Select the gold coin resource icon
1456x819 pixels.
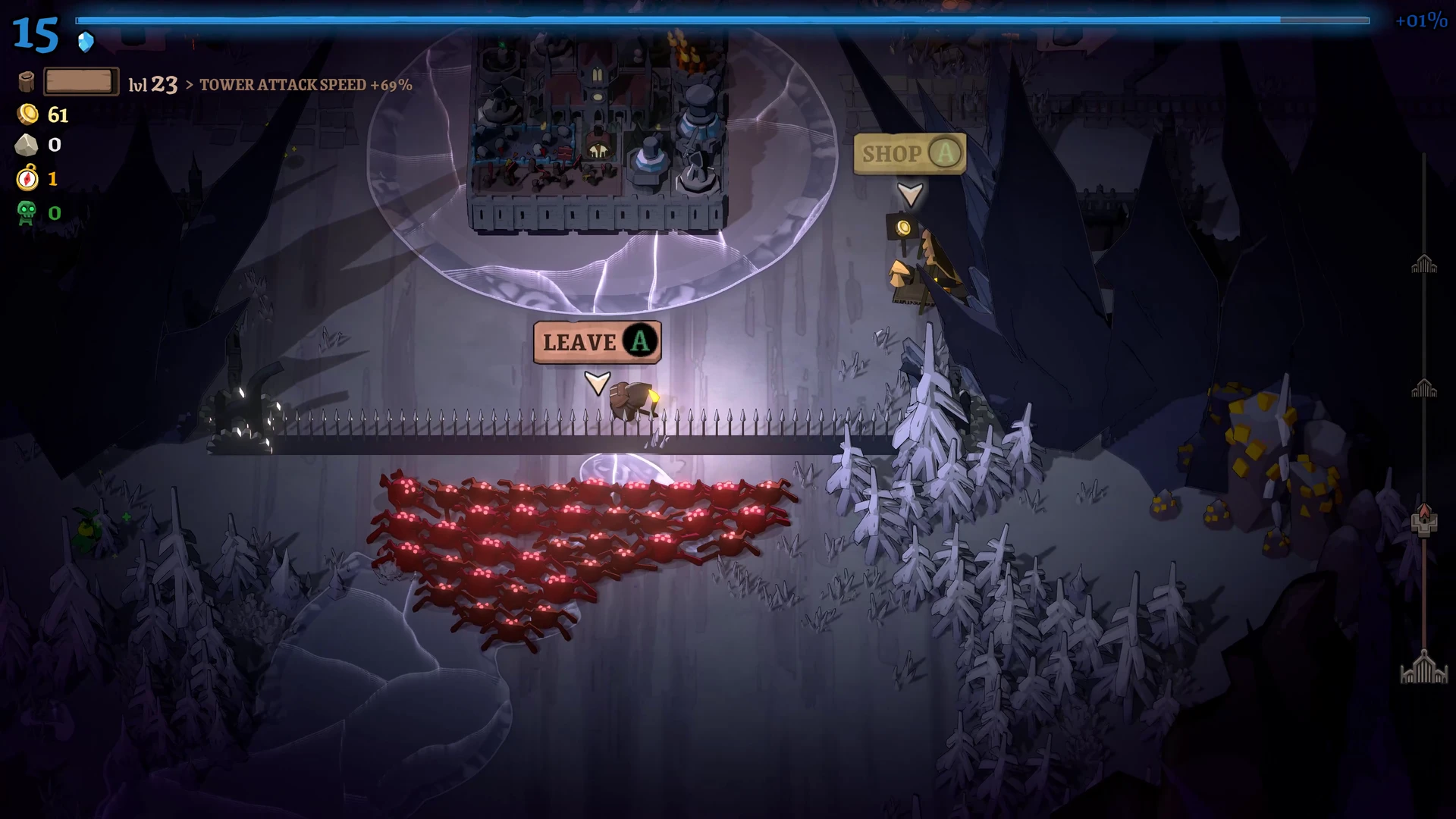click(28, 115)
